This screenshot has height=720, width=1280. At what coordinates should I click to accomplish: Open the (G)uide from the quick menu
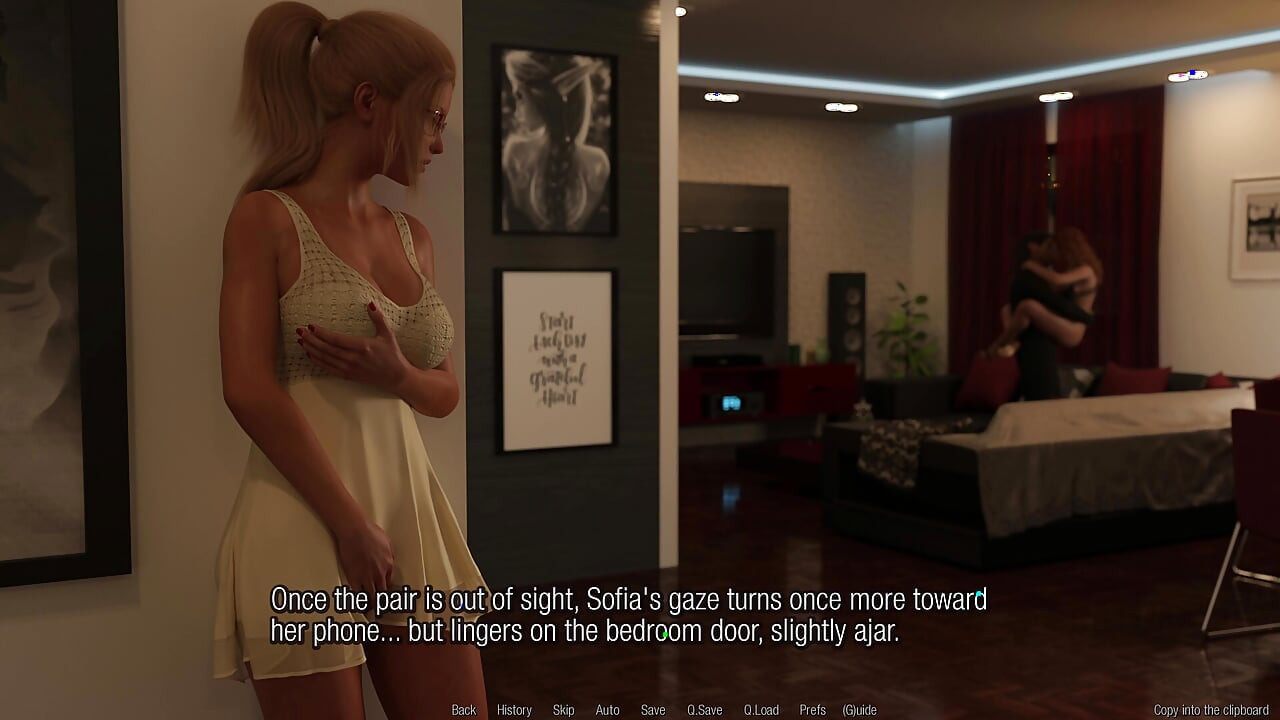coord(859,710)
